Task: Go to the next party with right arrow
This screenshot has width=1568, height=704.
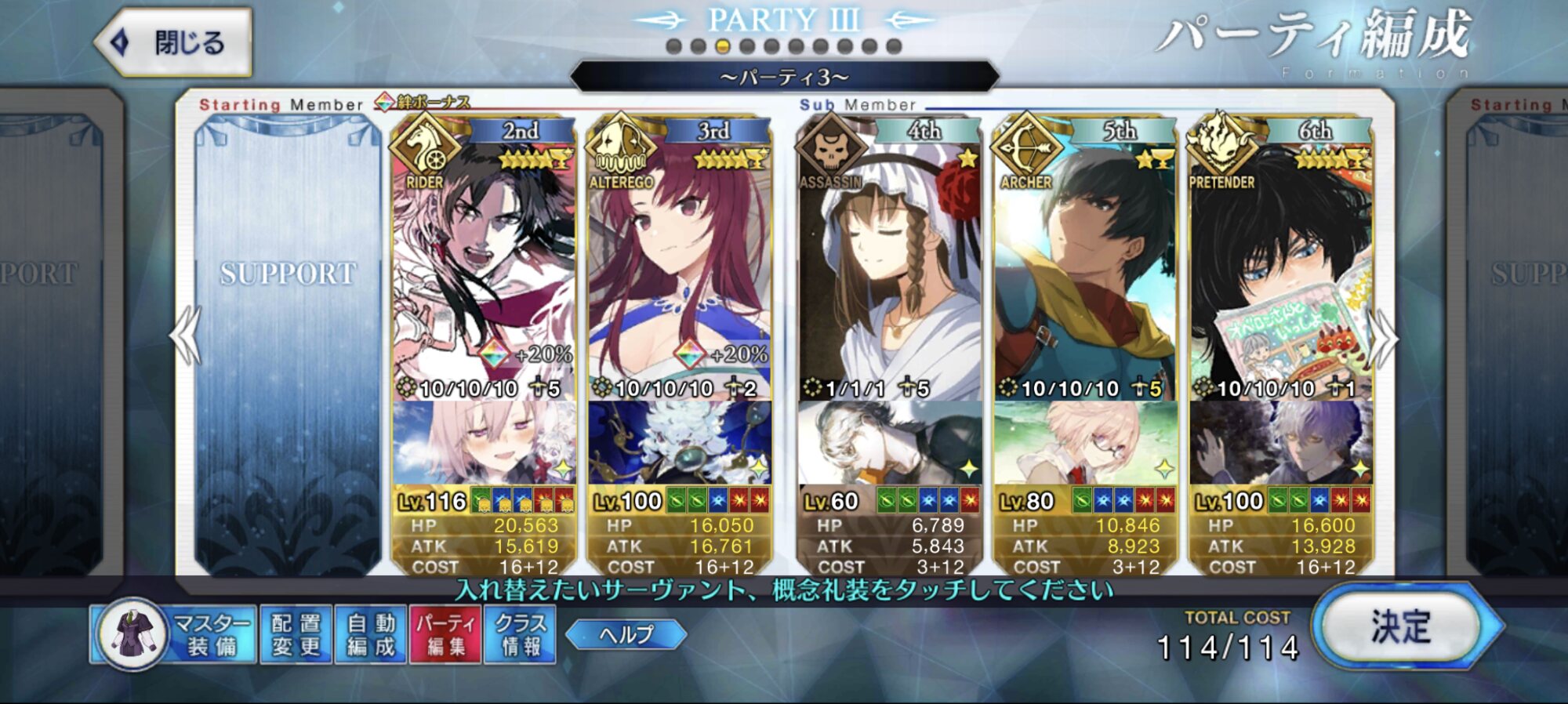Action: [1384, 337]
